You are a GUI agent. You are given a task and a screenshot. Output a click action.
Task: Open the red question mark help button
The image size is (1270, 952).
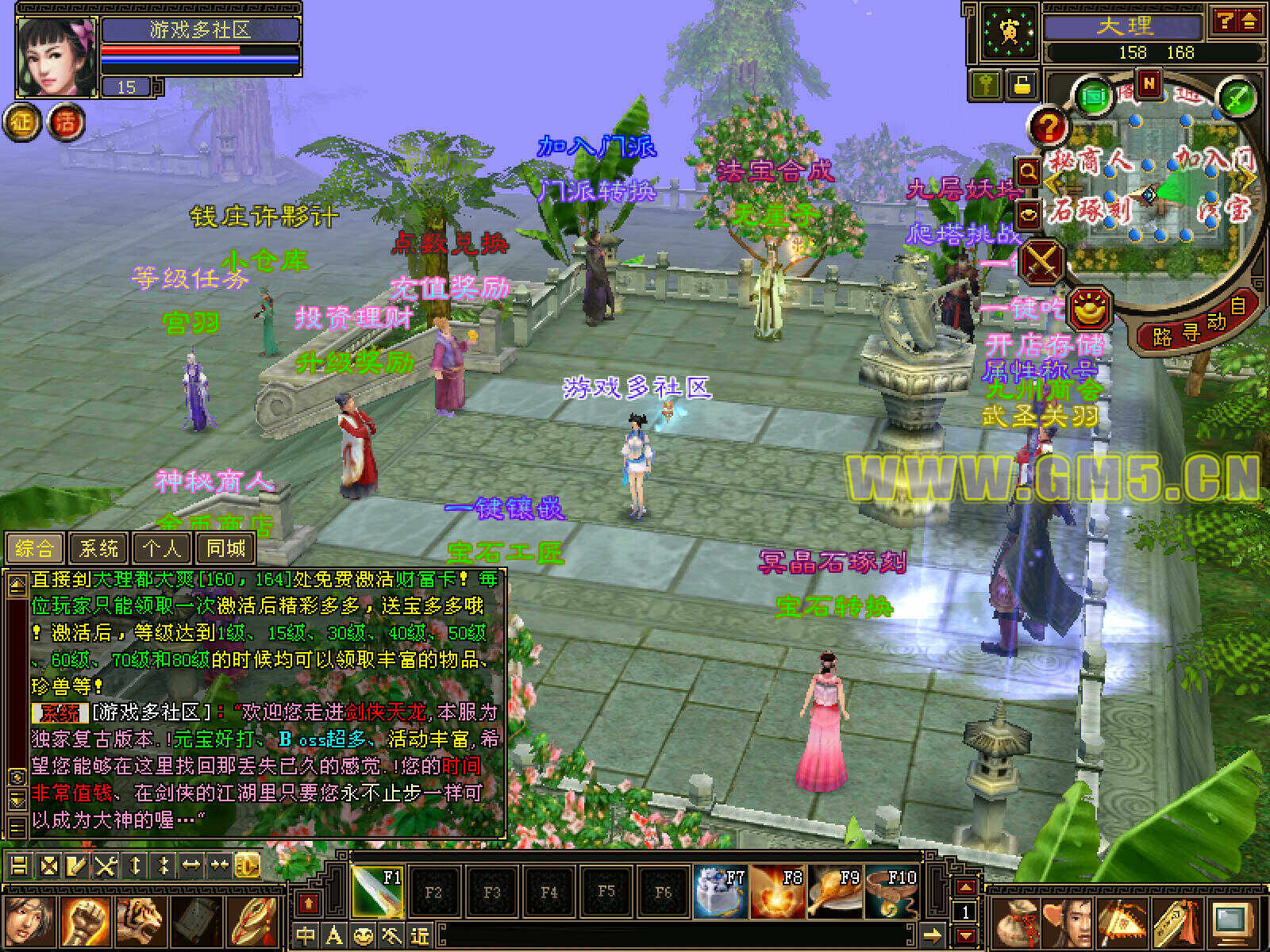pyautogui.click(x=1049, y=127)
